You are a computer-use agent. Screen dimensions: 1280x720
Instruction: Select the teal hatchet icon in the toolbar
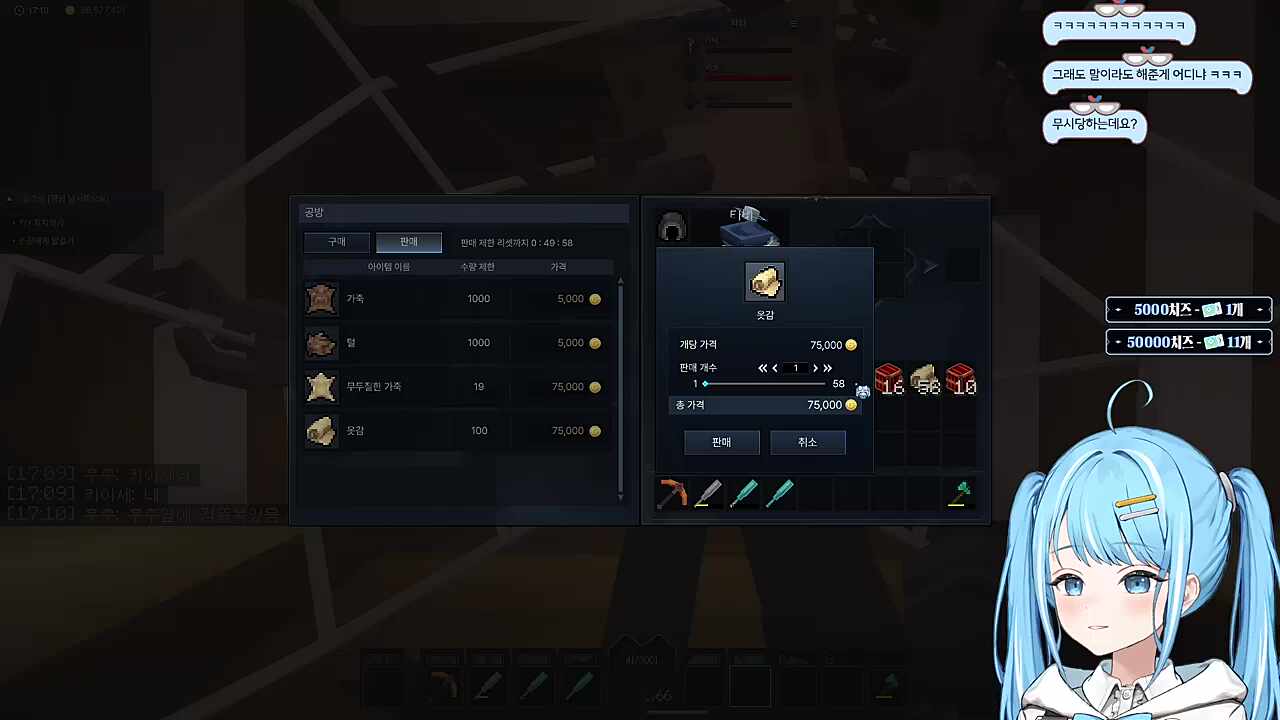coord(744,491)
